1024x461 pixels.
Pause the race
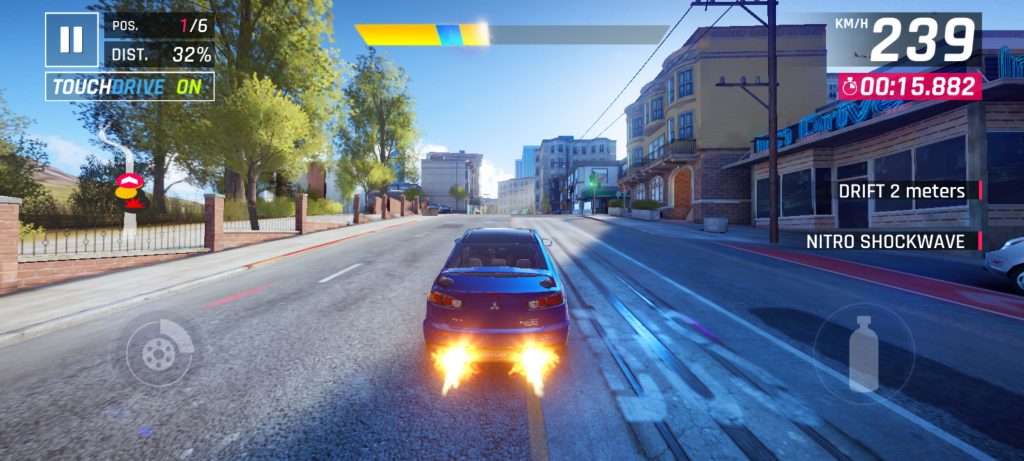[x=71, y=40]
